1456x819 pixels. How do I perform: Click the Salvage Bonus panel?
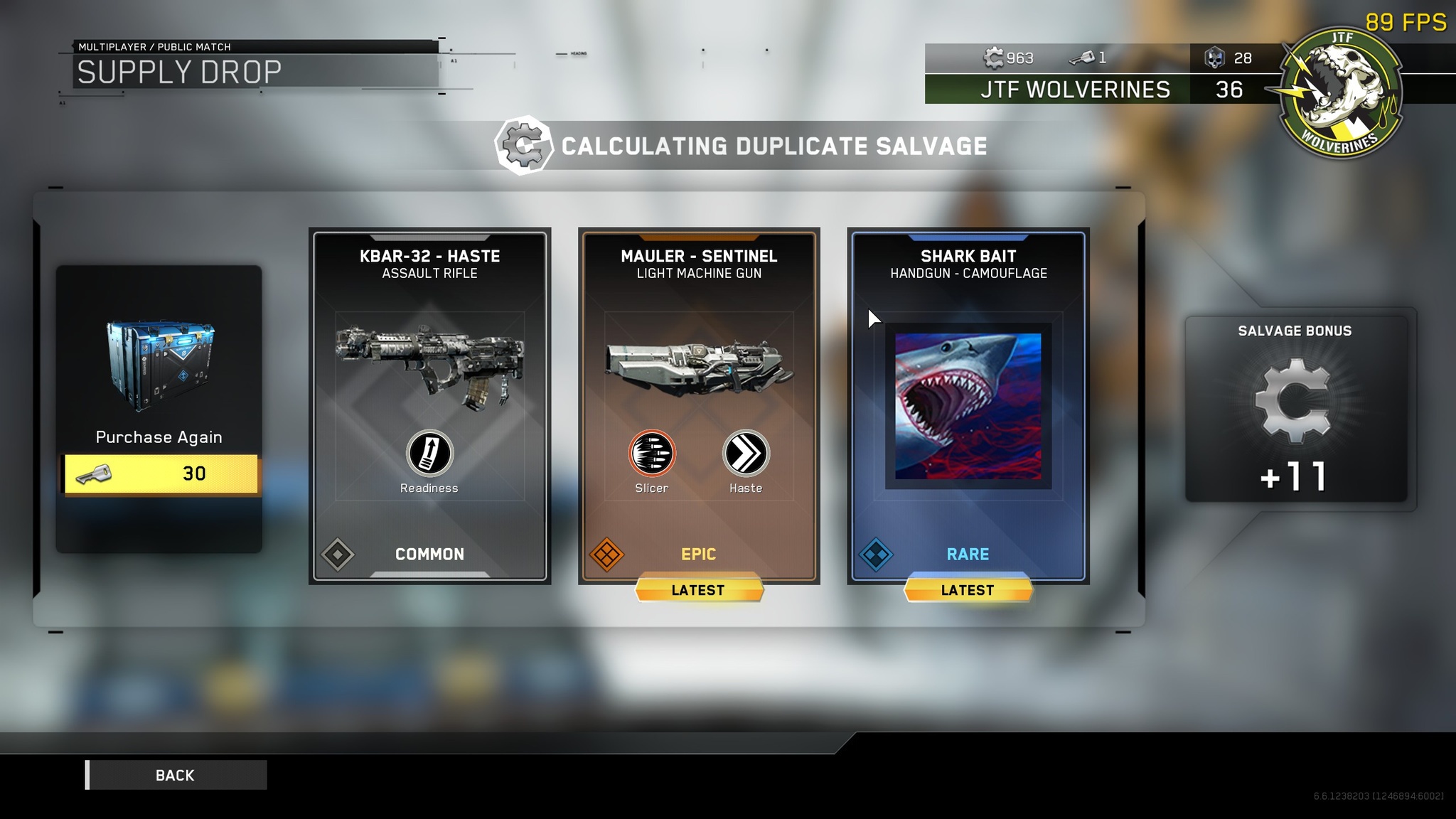point(1295,409)
